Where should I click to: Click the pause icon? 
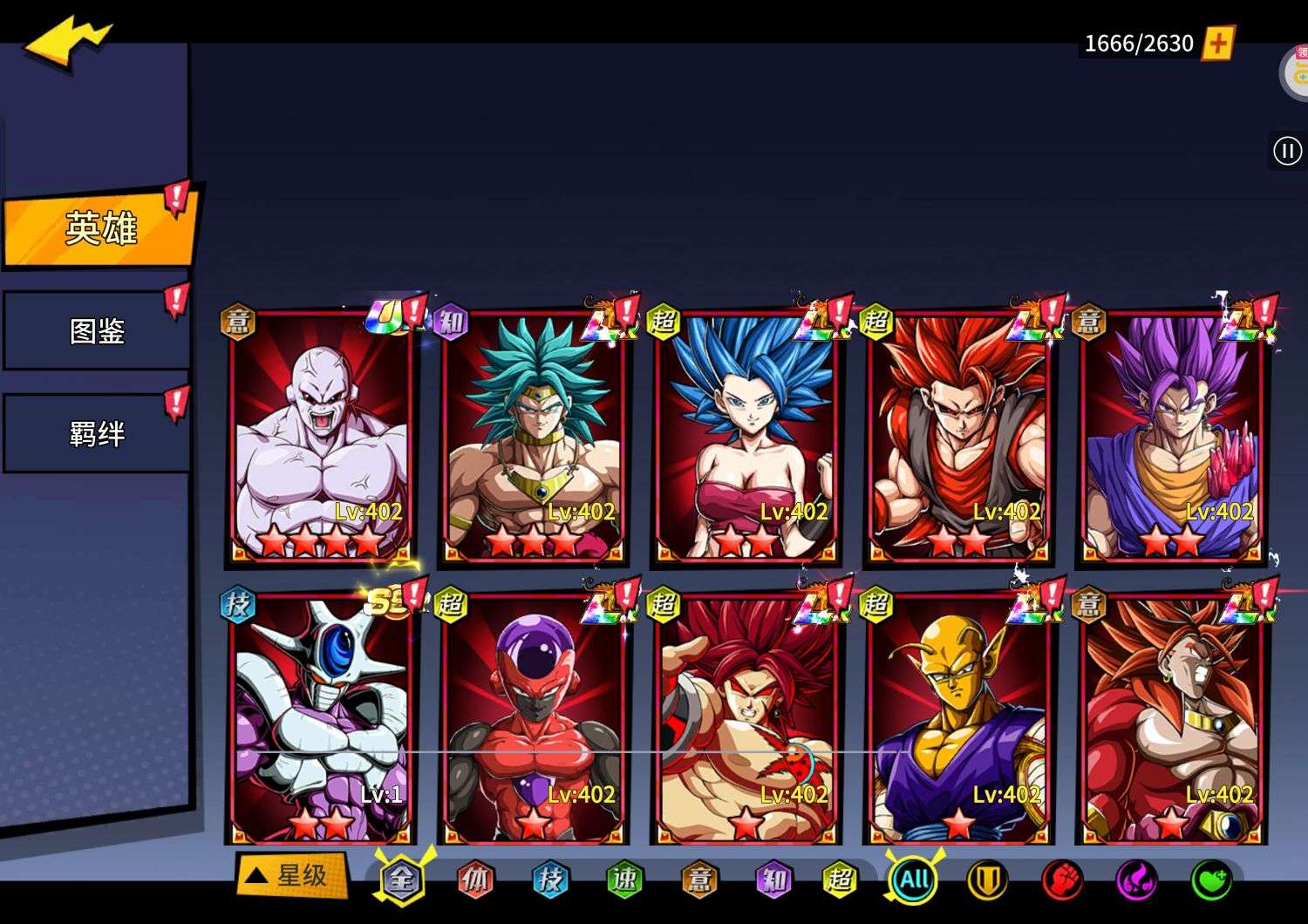[x=1287, y=151]
